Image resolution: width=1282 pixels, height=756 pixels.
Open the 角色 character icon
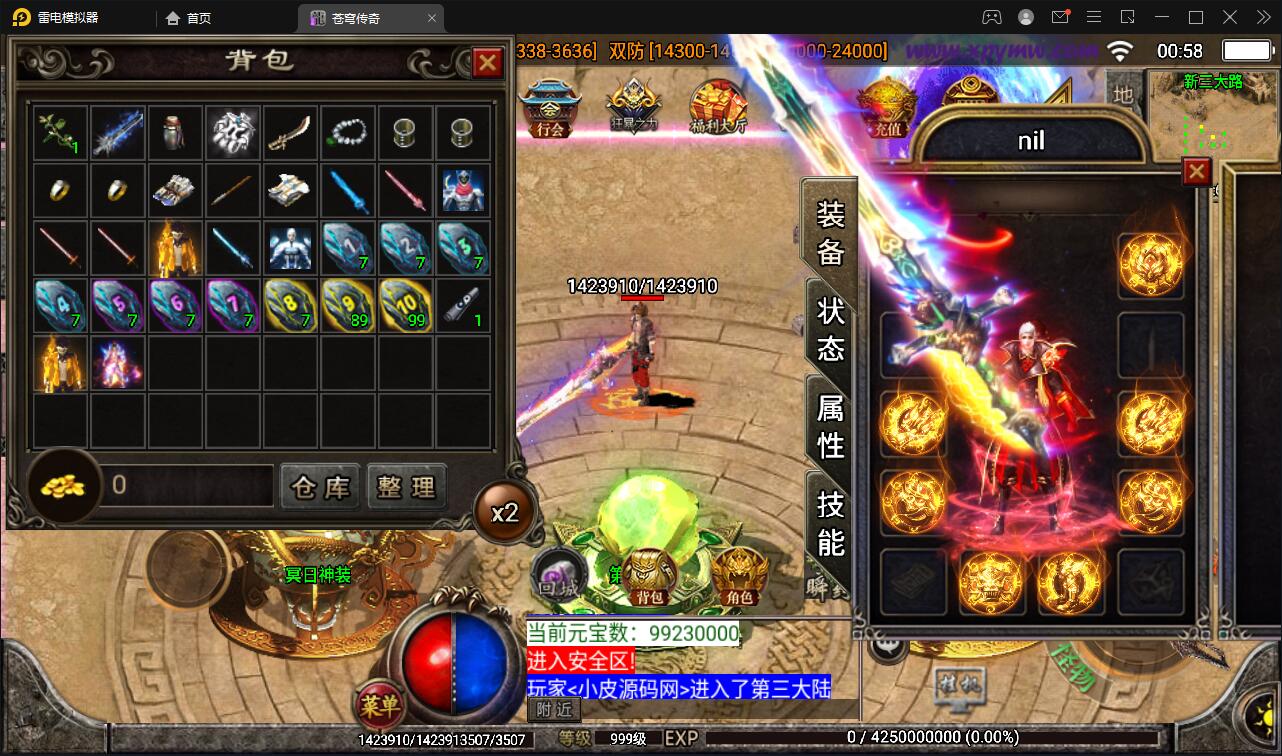(739, 576)
